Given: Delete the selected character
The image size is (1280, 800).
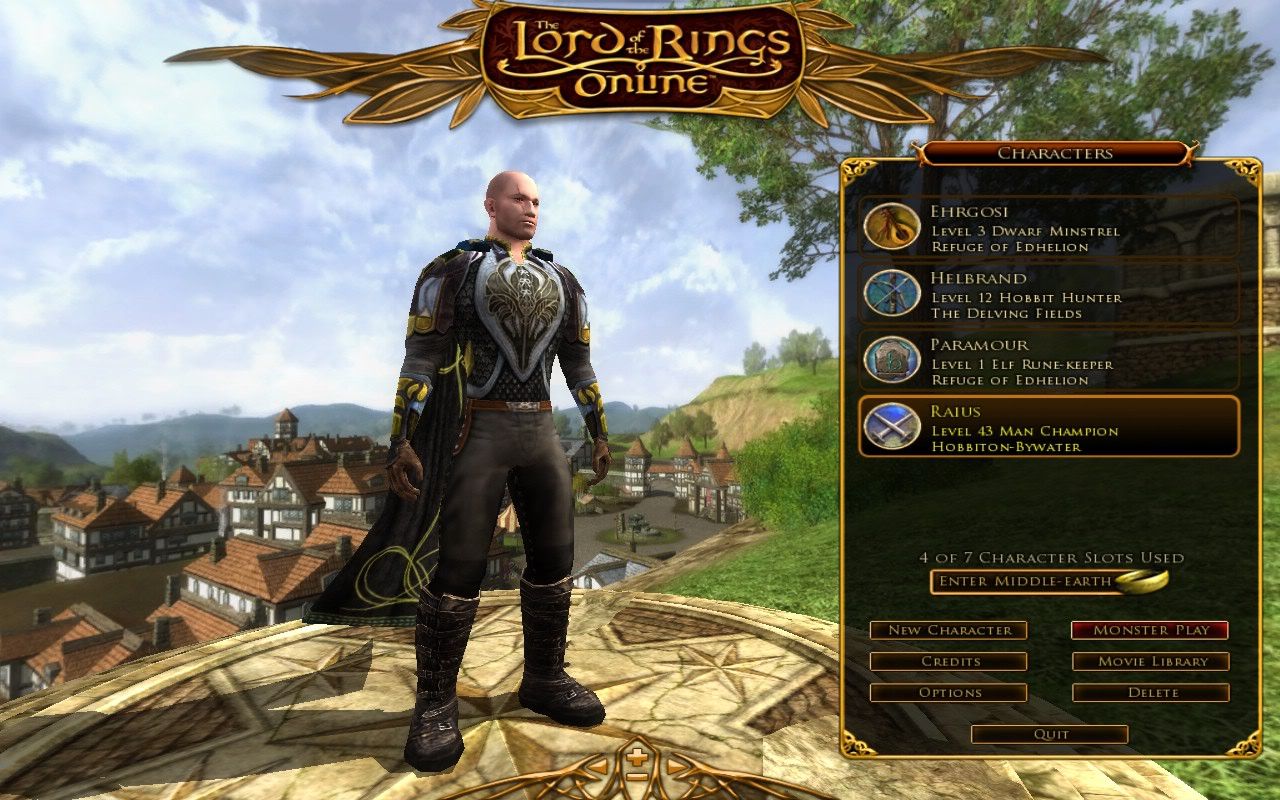Looking at the screenshot, I should tap(1151, 692).
